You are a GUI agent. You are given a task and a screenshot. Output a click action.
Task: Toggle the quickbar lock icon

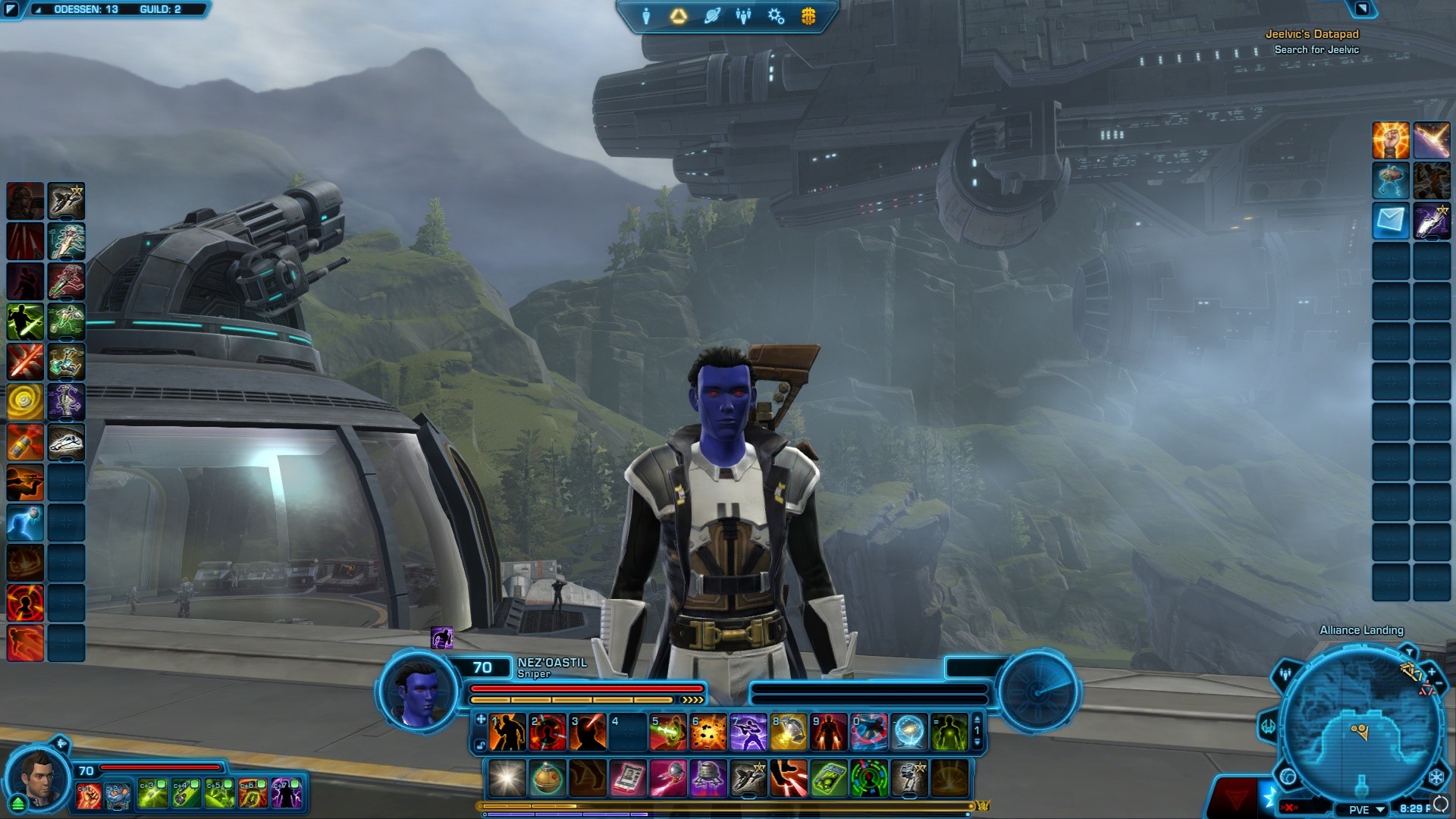click(x=481, y=746)
